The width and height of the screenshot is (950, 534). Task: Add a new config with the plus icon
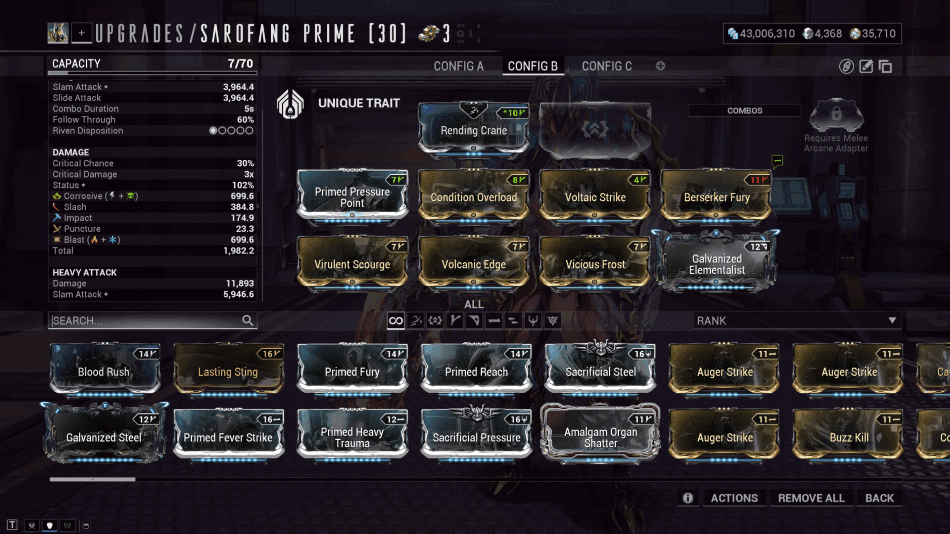coord(660,66)
